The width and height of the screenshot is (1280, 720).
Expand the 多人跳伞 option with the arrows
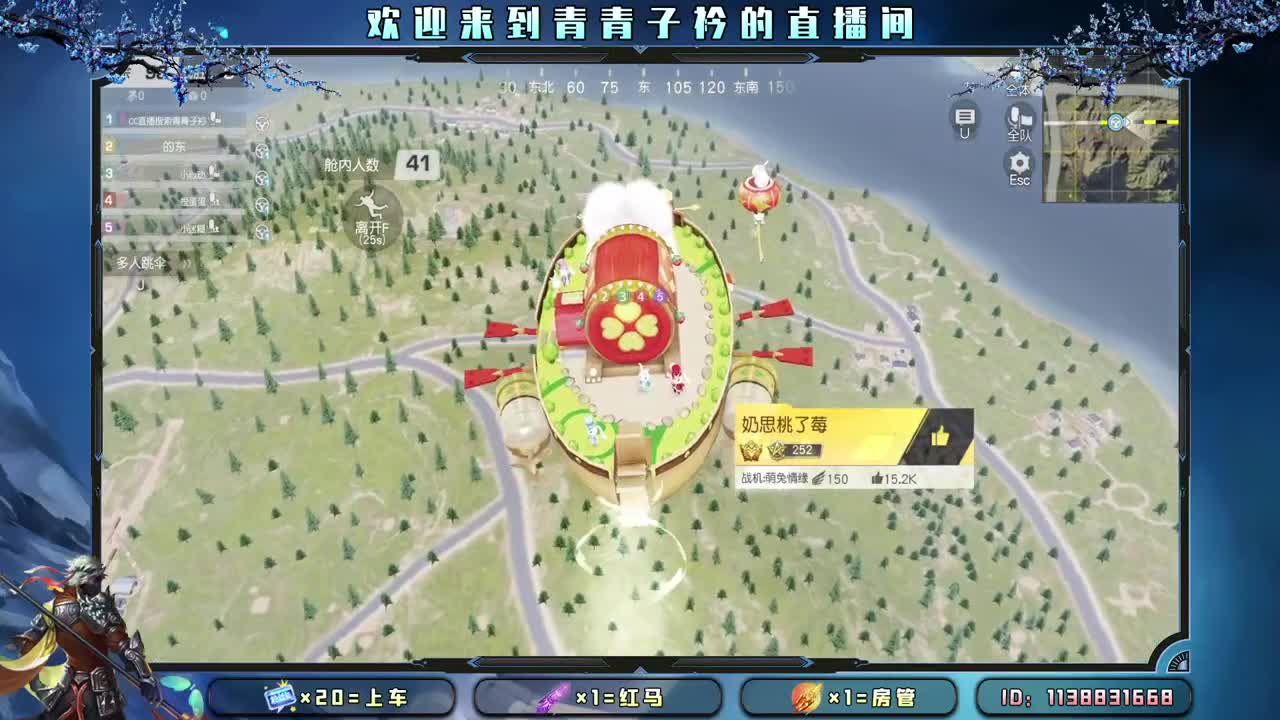tap(187, 263)
